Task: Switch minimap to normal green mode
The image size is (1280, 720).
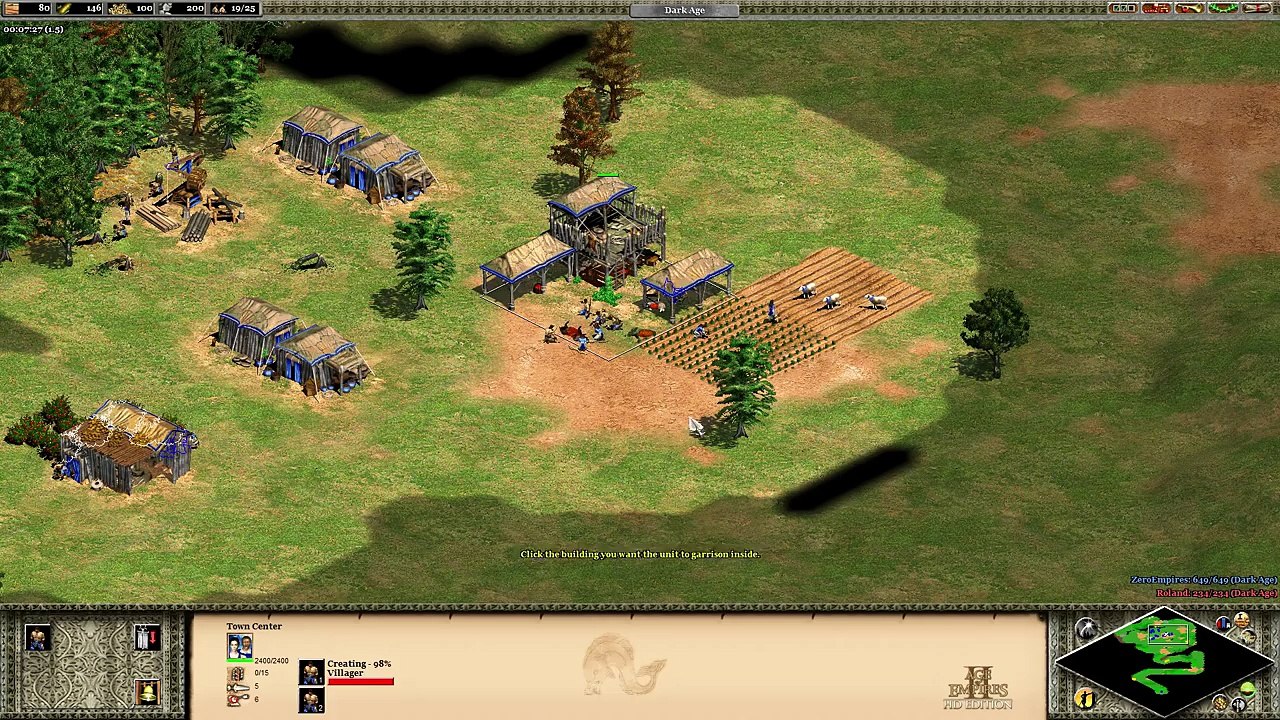Action: 1247,689
